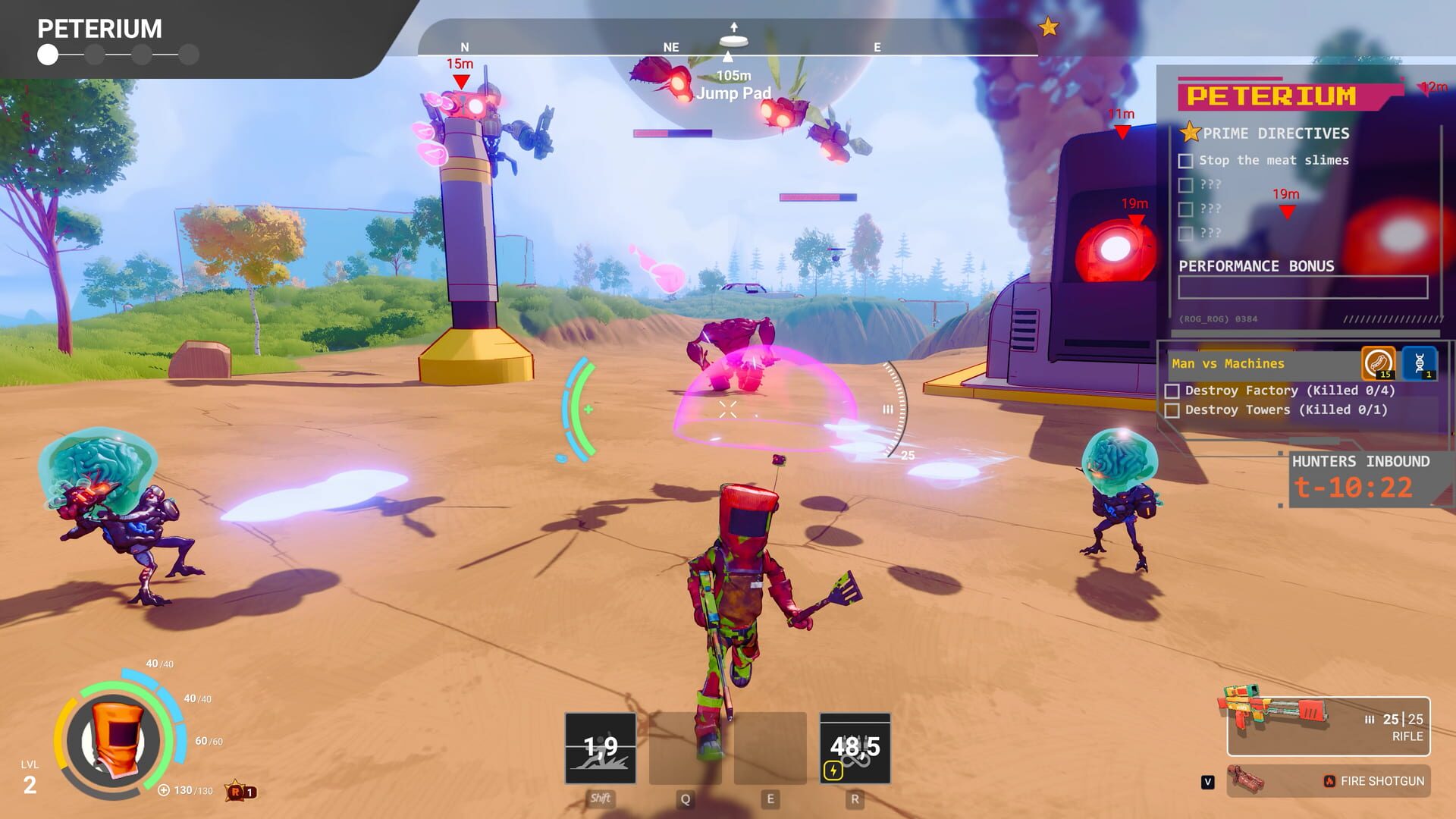Check the Destroy Towers objective box
1456x819 pixels.
(x=1172, y=409)
